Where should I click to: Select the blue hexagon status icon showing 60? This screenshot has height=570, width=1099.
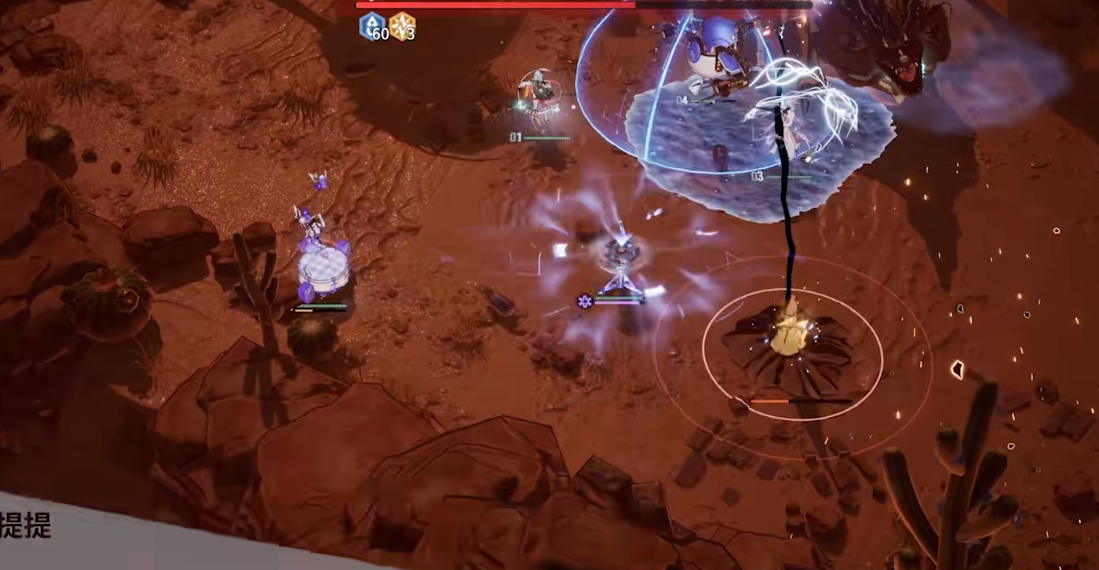[x=373, y=27]
